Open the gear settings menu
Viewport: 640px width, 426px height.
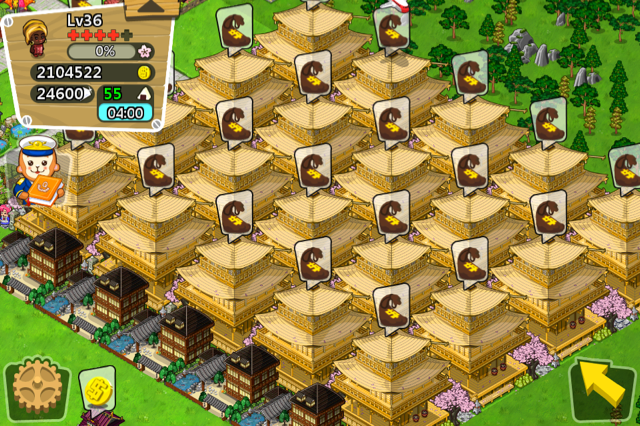coord(34,391)
